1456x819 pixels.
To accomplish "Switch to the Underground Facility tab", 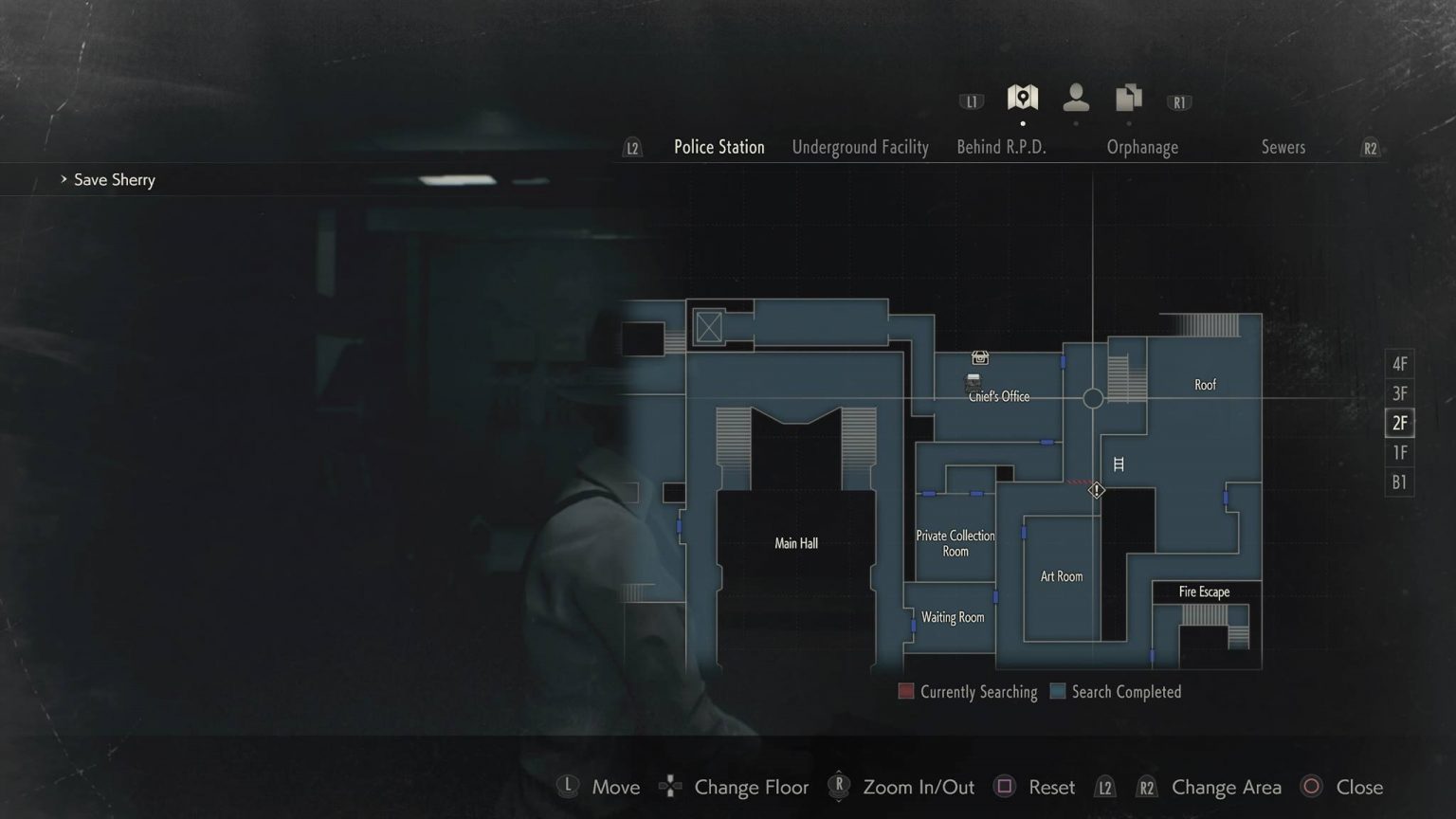I will coord(860,147).
